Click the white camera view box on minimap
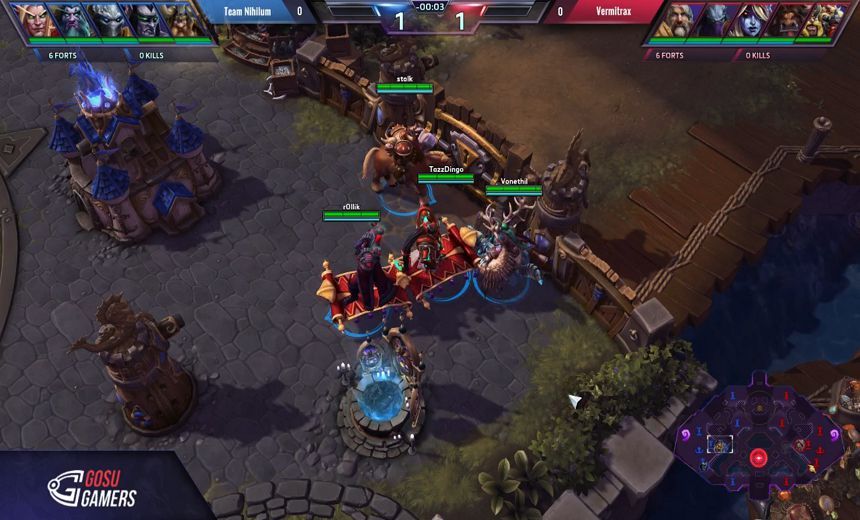Screen dimensions: 860x520 [719, 444]
